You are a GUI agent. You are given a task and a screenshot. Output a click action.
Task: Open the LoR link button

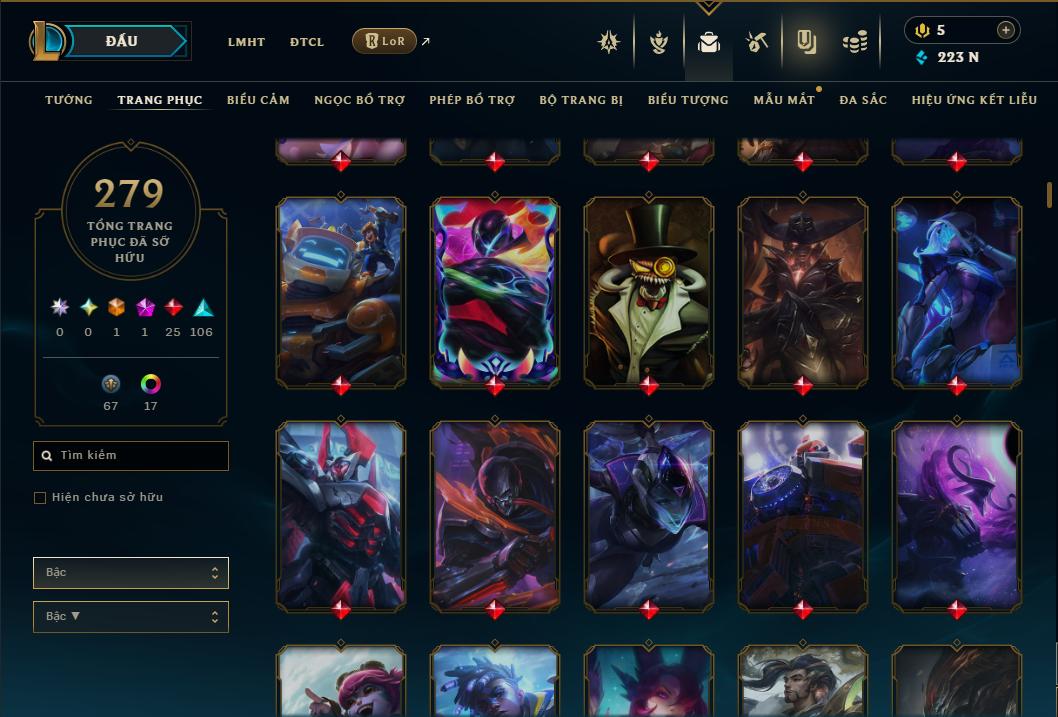[x=384, y=41]
